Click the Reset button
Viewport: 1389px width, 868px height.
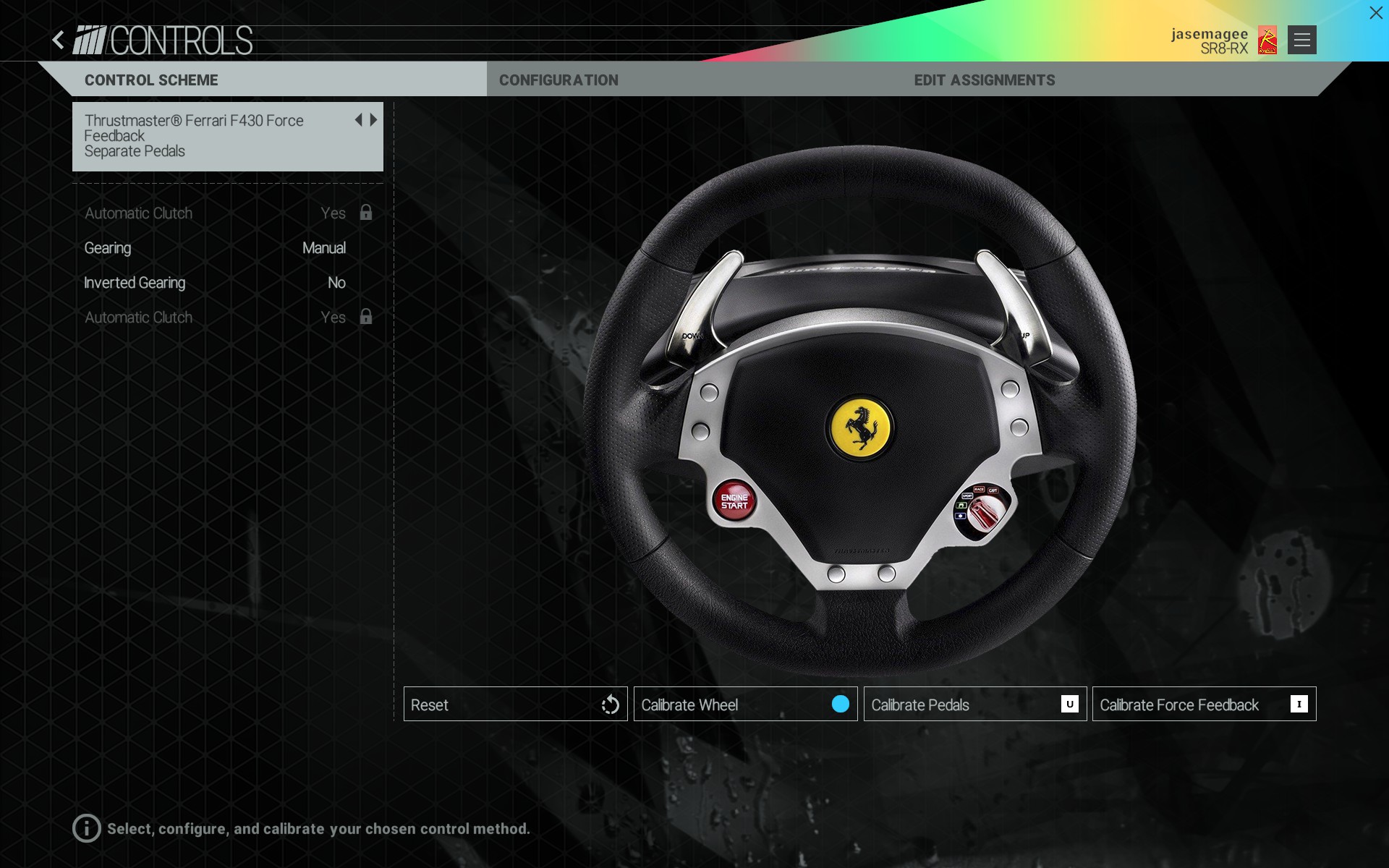pyautogui.click(x=515, y=705)
